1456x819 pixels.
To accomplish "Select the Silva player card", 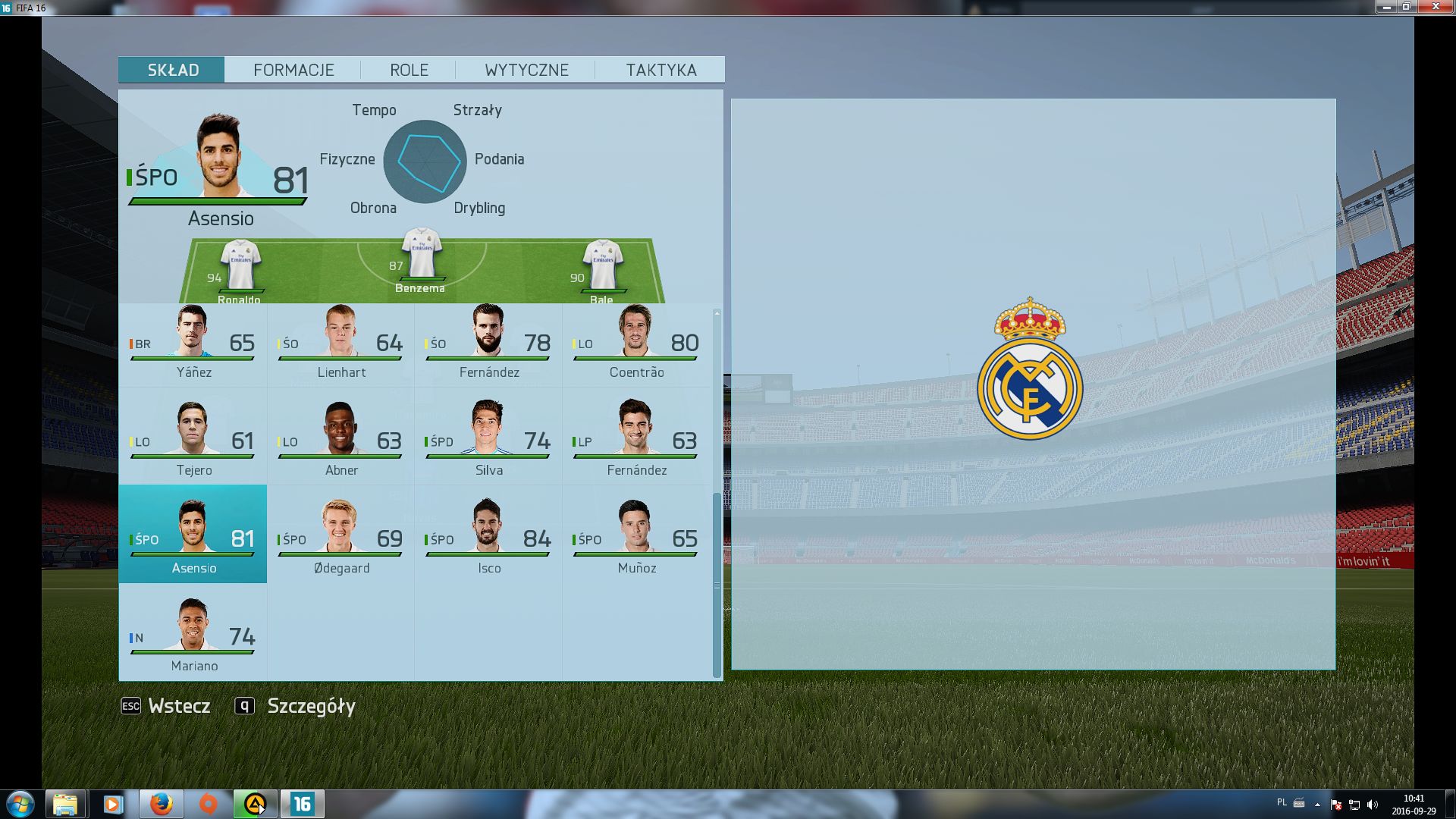I will (x=488, y=442).
